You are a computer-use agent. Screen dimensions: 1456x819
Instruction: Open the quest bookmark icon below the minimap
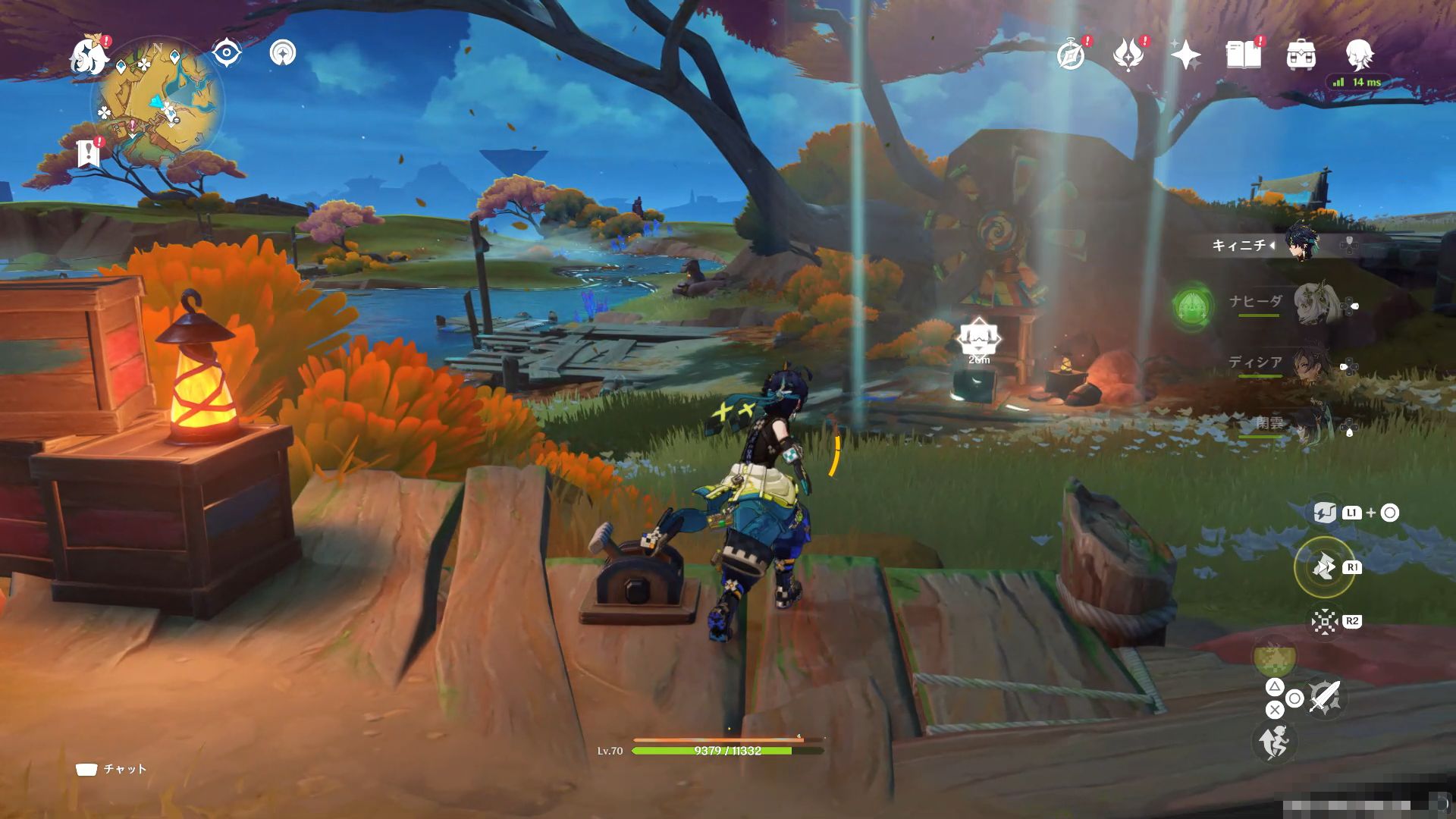pyautogui.click(x=89, y=154)
